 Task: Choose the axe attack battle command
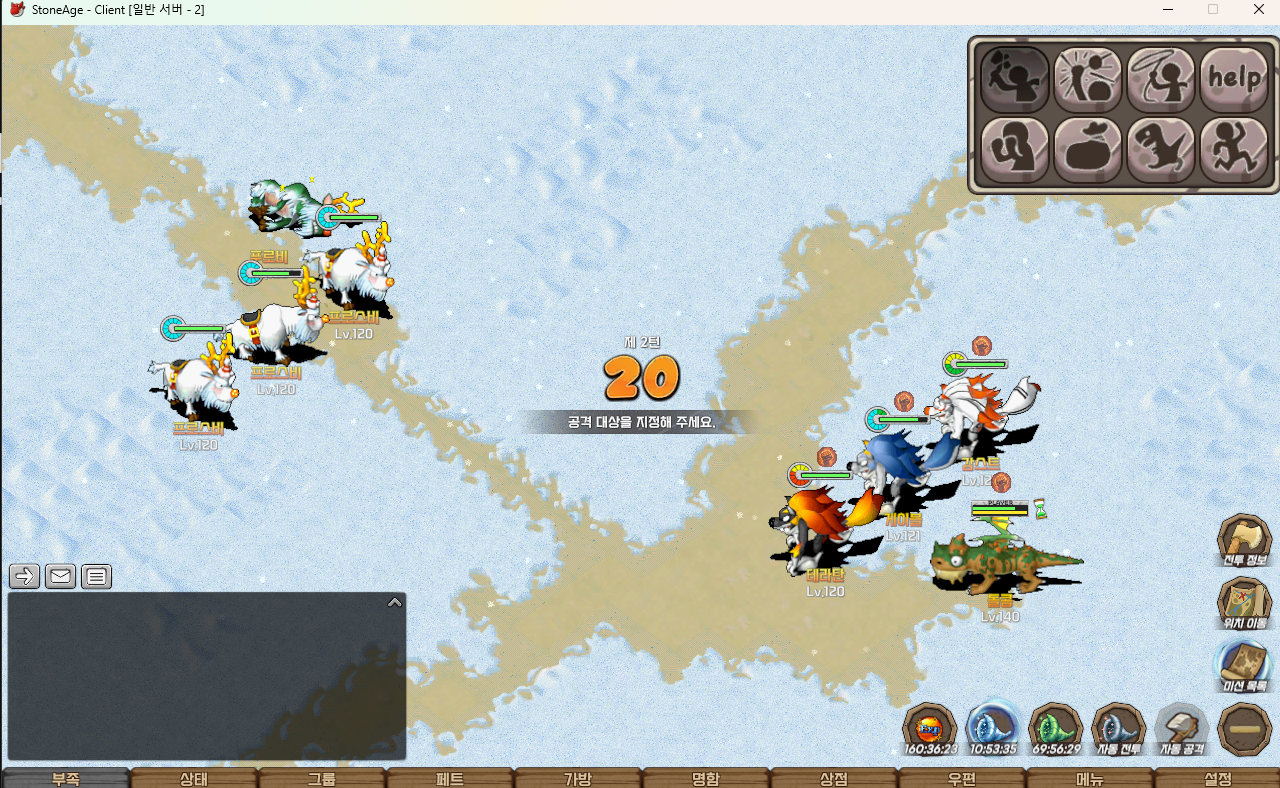click(x=1015, y=79)
